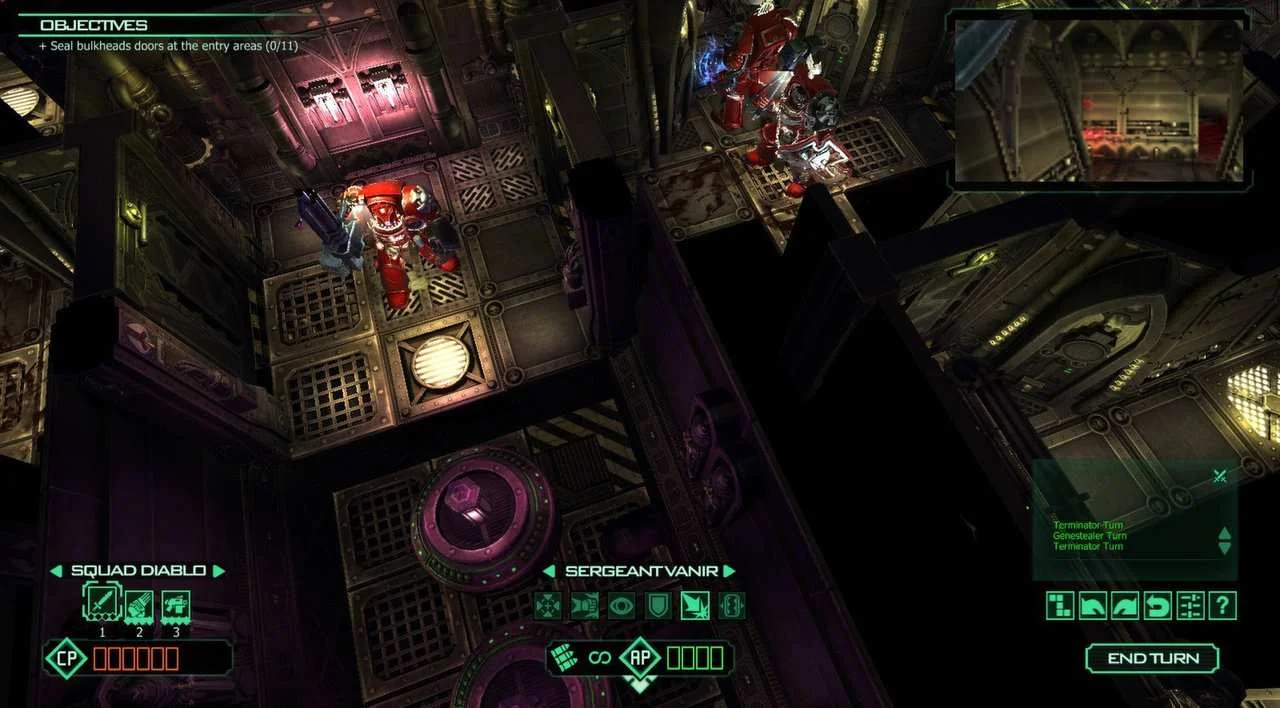Rotate the camera left
The width and height of the screenshot is (1280, 708).
click(1093, 605)
